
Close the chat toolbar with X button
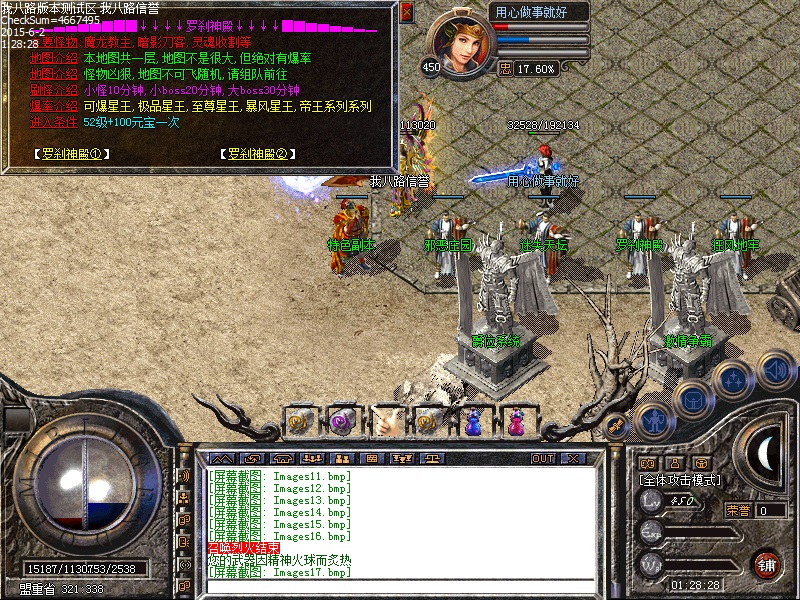(x=572, y=458)
